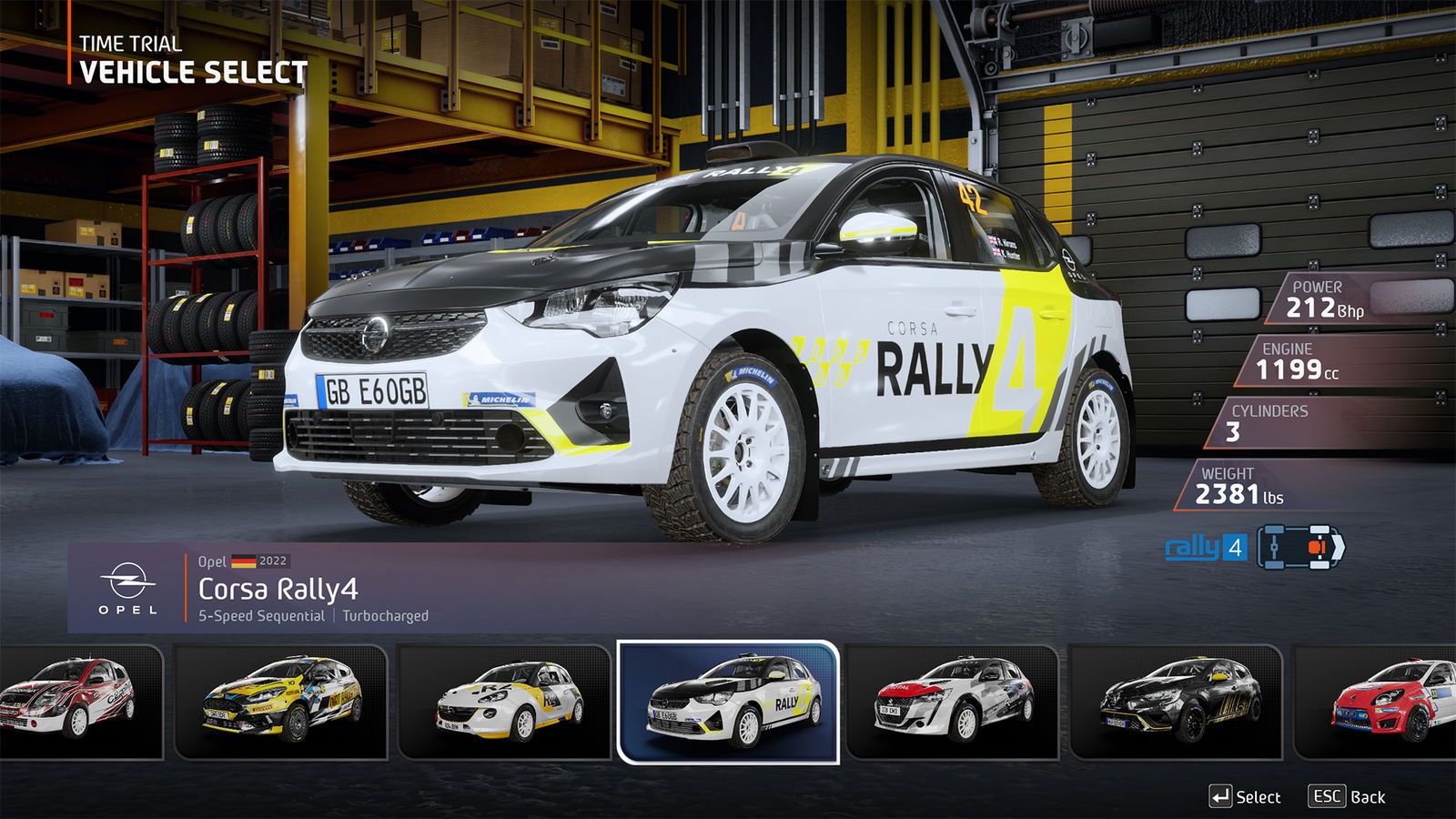
Task: Select the highlighted white Corsa Rally4 thumbnail
Action: pos(728,702)
